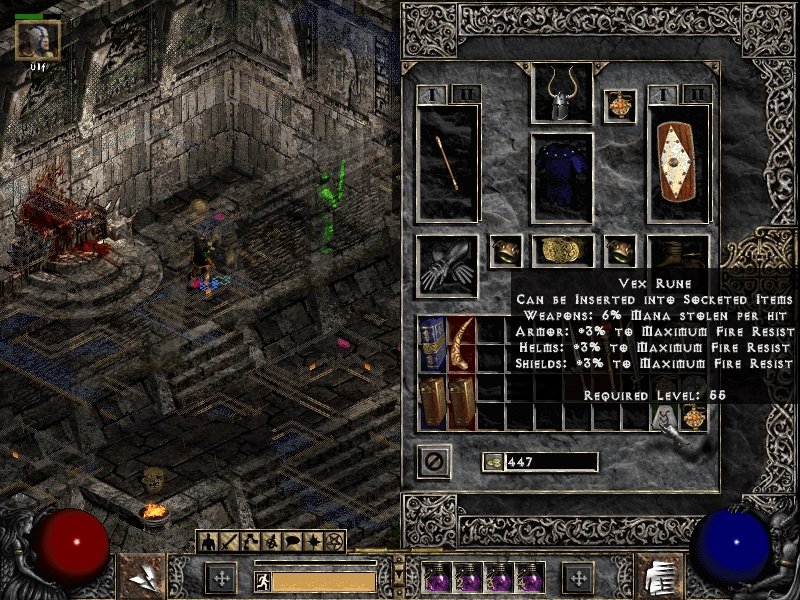The width and height of the screenshot is (800, 600).
Task: Close the inventory with the cancel button
Action: (434, 461)
